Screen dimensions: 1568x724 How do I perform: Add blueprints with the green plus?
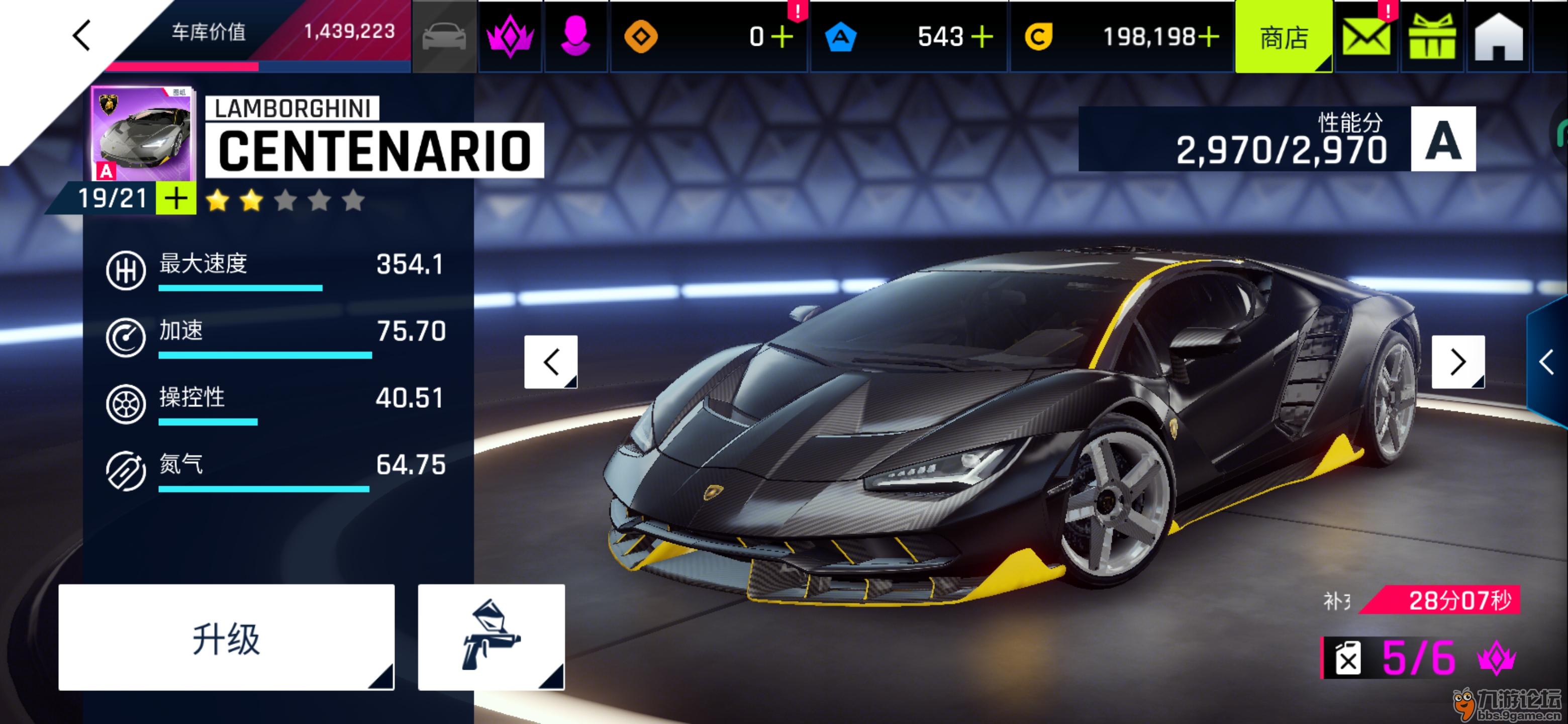click(x=176, y=199)
